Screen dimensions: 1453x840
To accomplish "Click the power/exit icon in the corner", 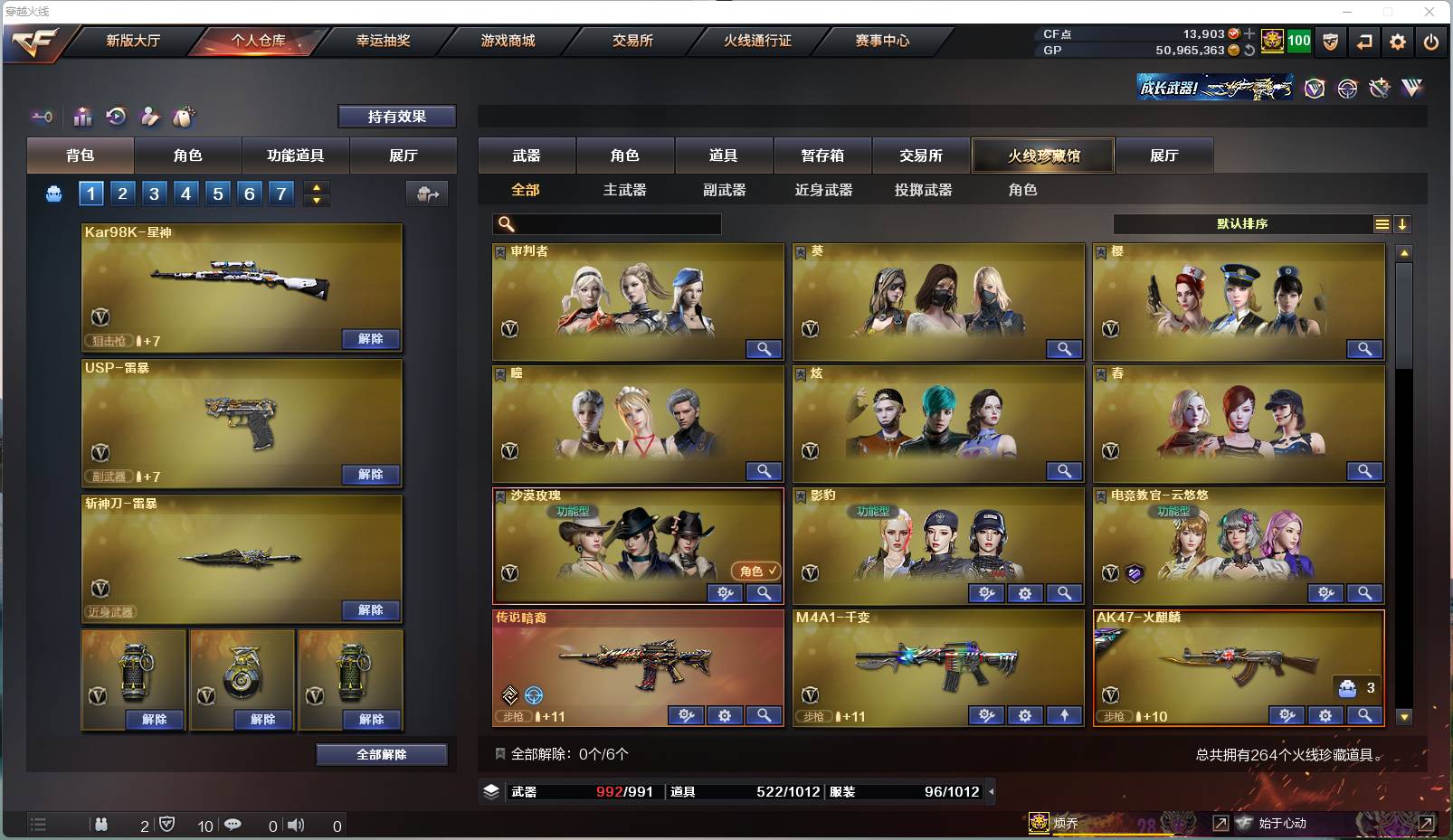I will [1432, 42].
